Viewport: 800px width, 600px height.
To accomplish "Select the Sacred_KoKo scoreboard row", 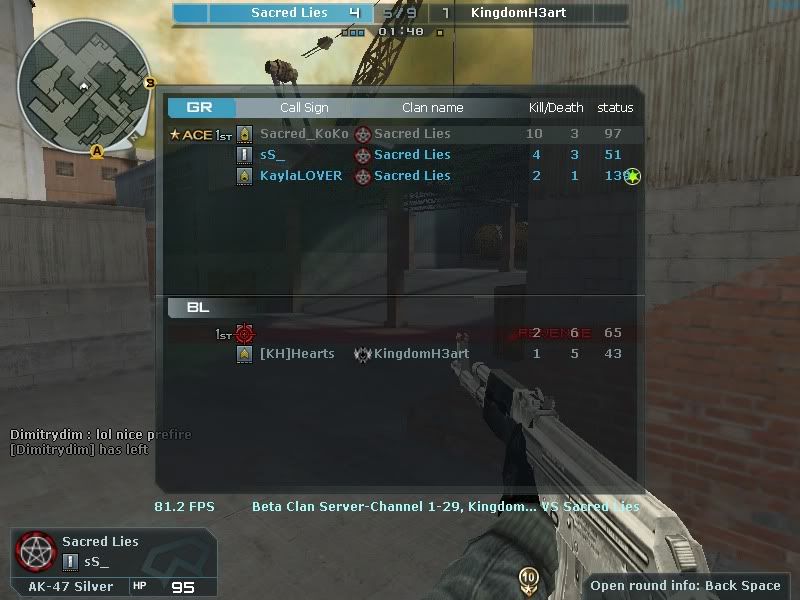I will pos(400,134).
